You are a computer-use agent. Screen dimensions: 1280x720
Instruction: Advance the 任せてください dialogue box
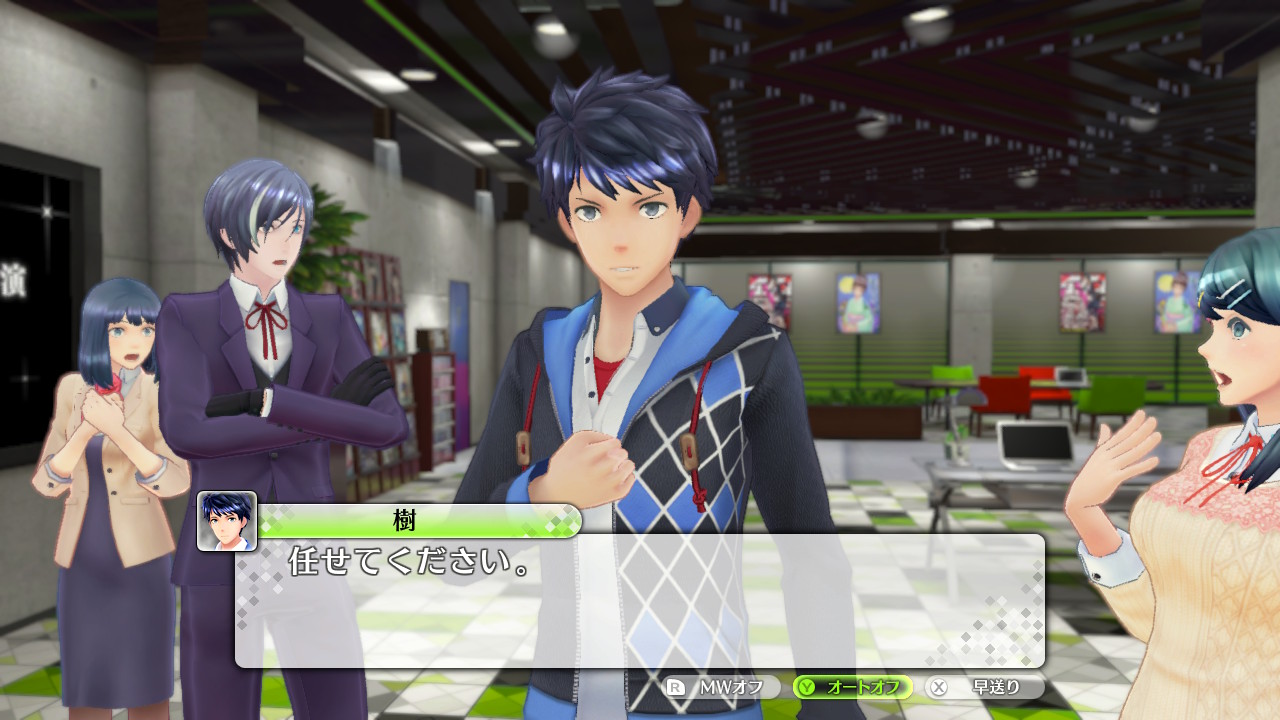[x=640, y=600]
